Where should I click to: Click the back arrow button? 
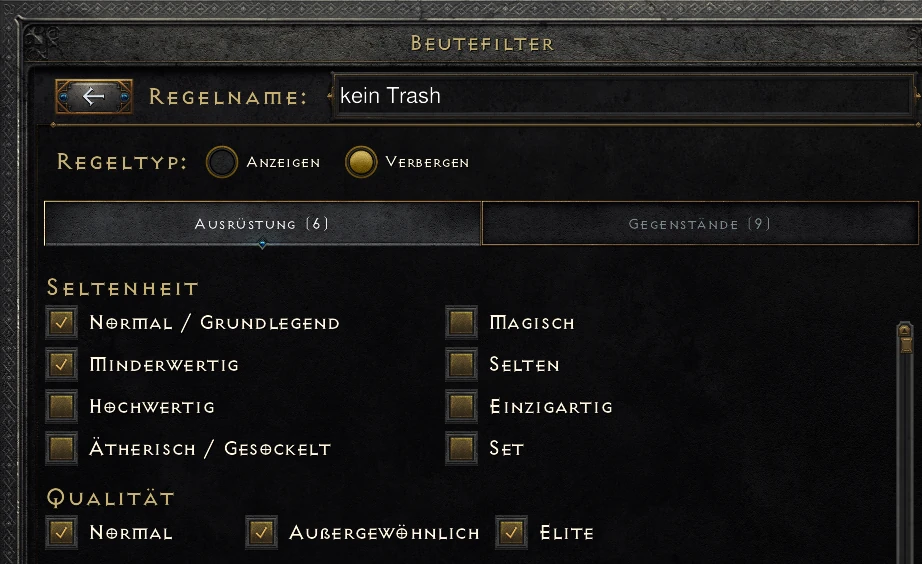94,97
